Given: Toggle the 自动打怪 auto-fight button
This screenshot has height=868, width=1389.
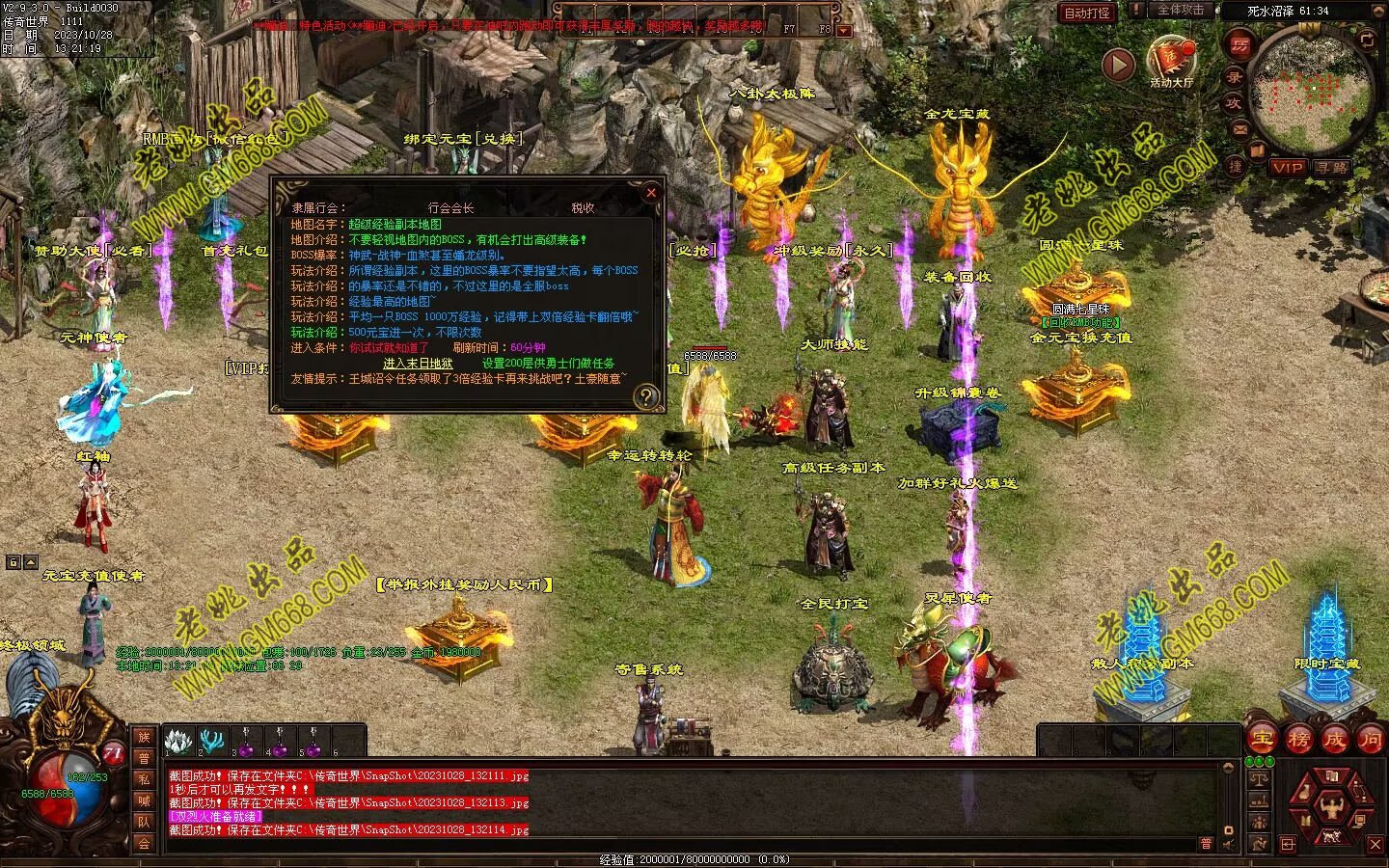Looking at the screenshot, I should point(1087,13).
